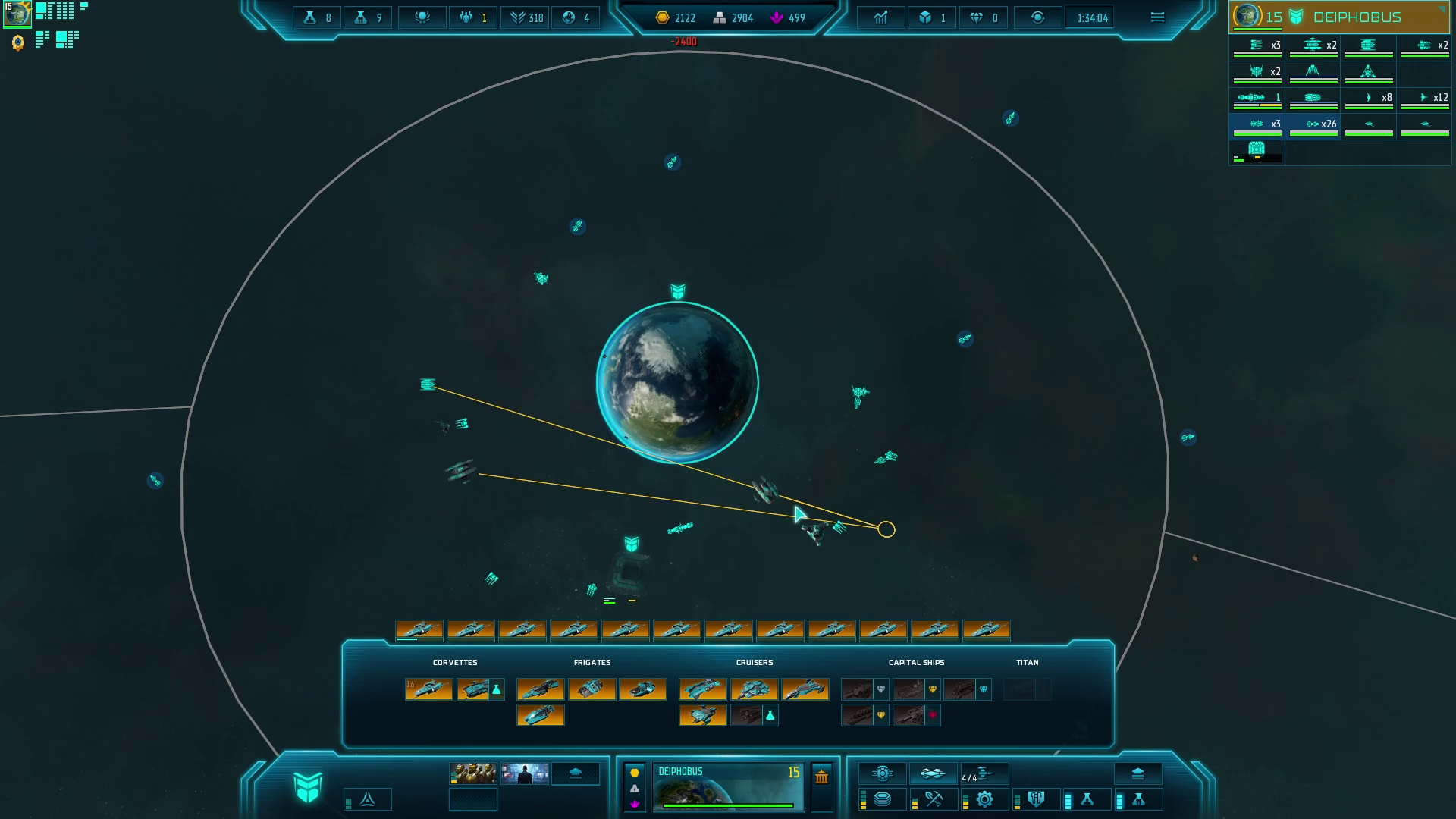Open the mining tools build category
Image resolution: width=1456 pixels, height=819 pixels.
934,799
